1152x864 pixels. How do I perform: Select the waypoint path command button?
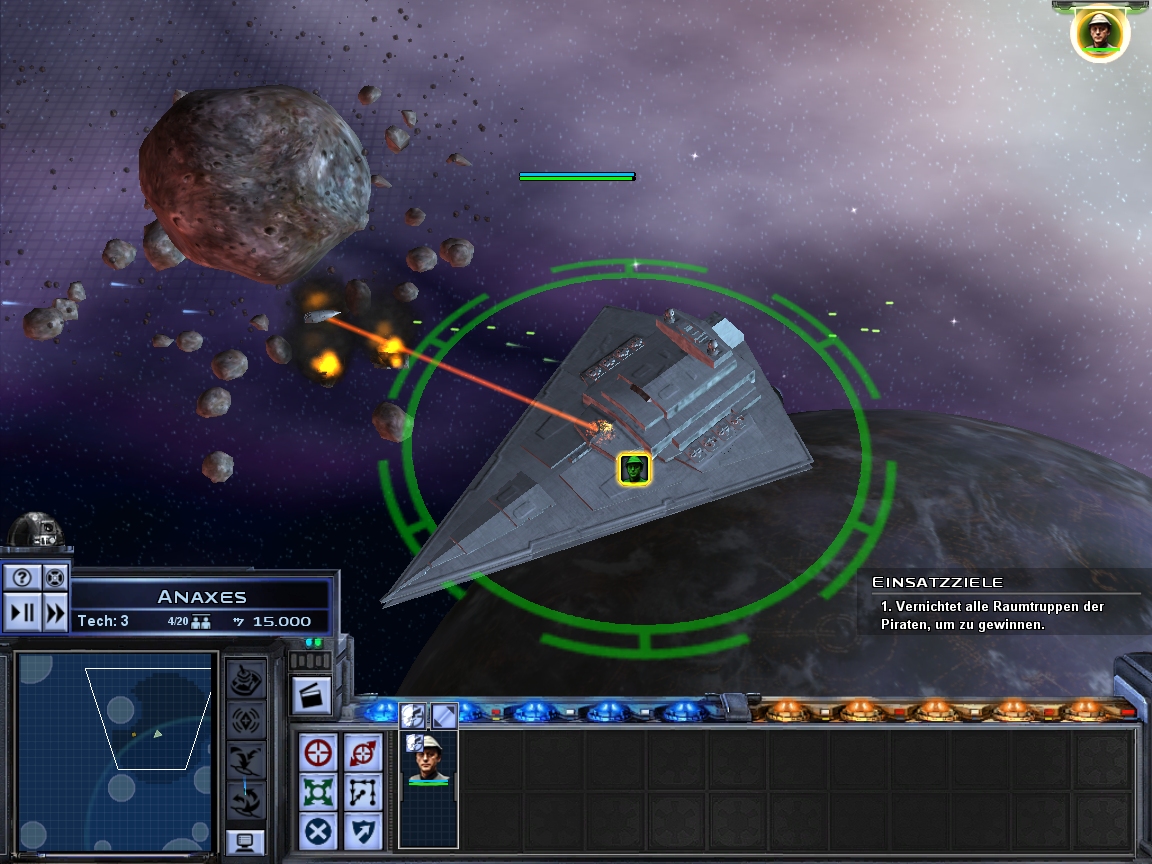(361, 792)
